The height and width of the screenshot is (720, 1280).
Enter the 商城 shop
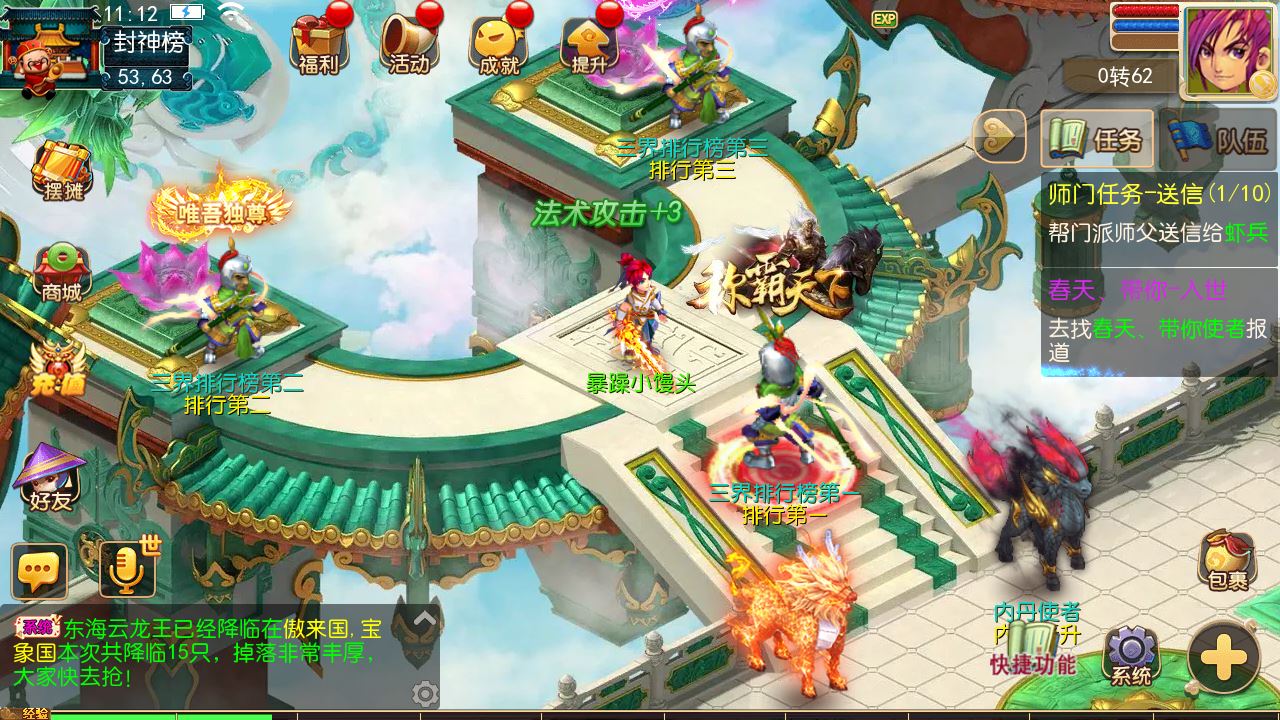pos(61,272)
